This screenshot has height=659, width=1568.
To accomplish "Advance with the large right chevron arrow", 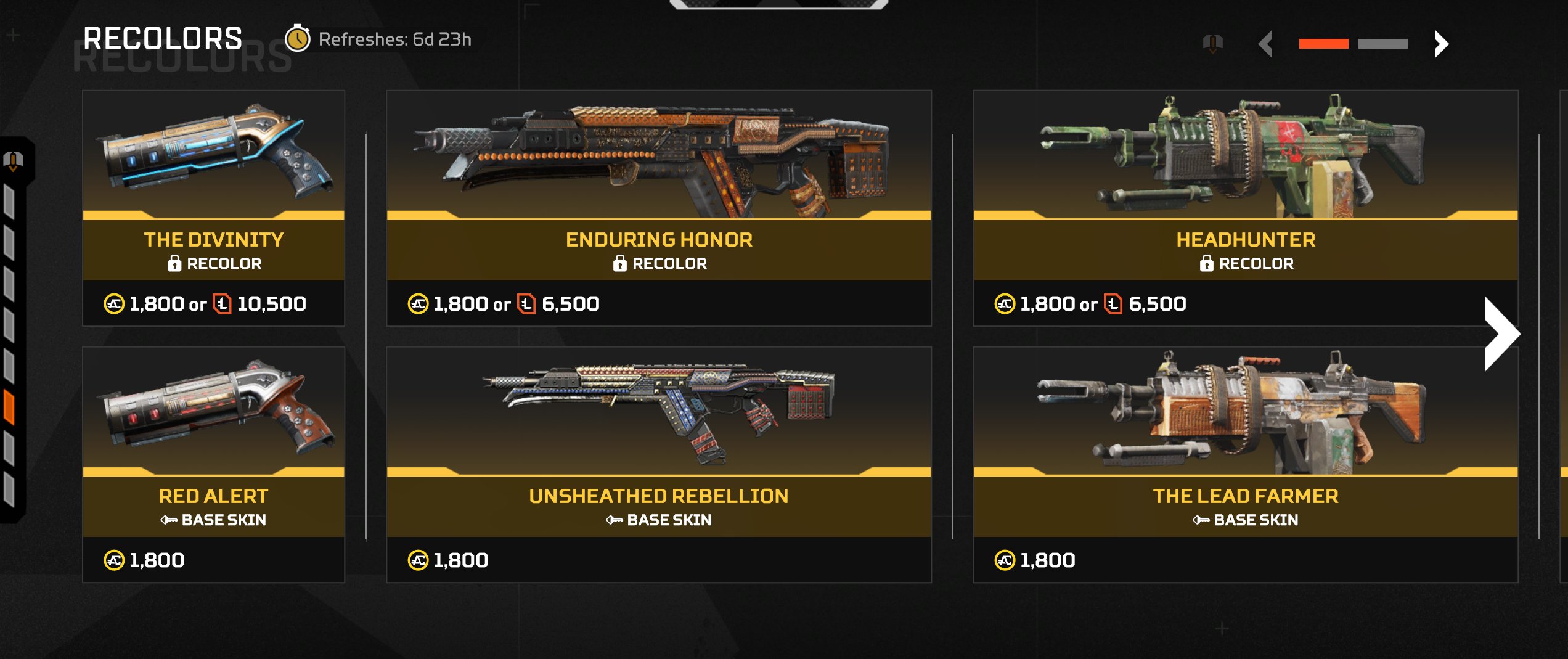I will 1501,334.
